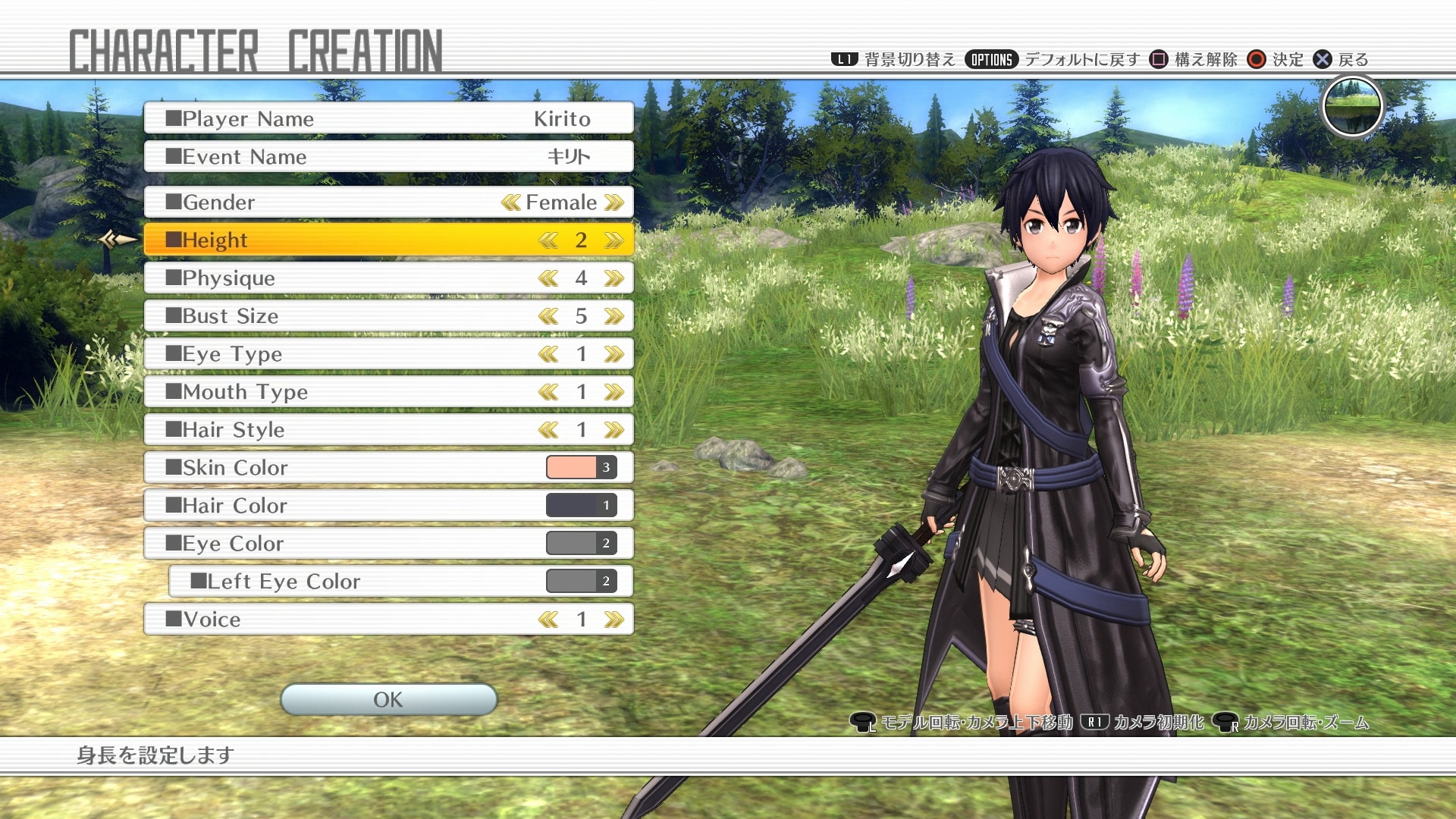Cycle to the next Hair Style

614,430
